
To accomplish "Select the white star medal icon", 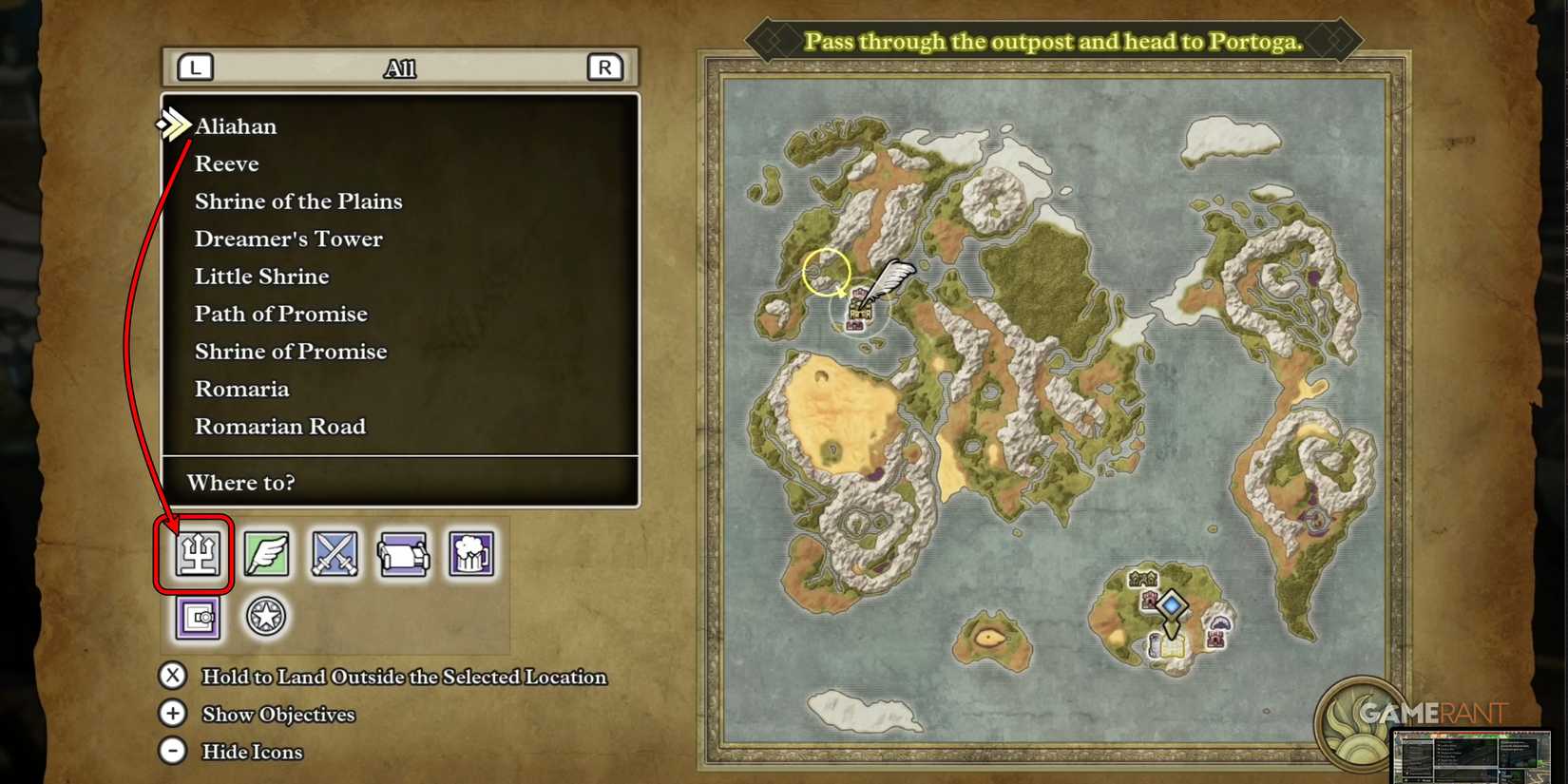I will pos(265,615).
